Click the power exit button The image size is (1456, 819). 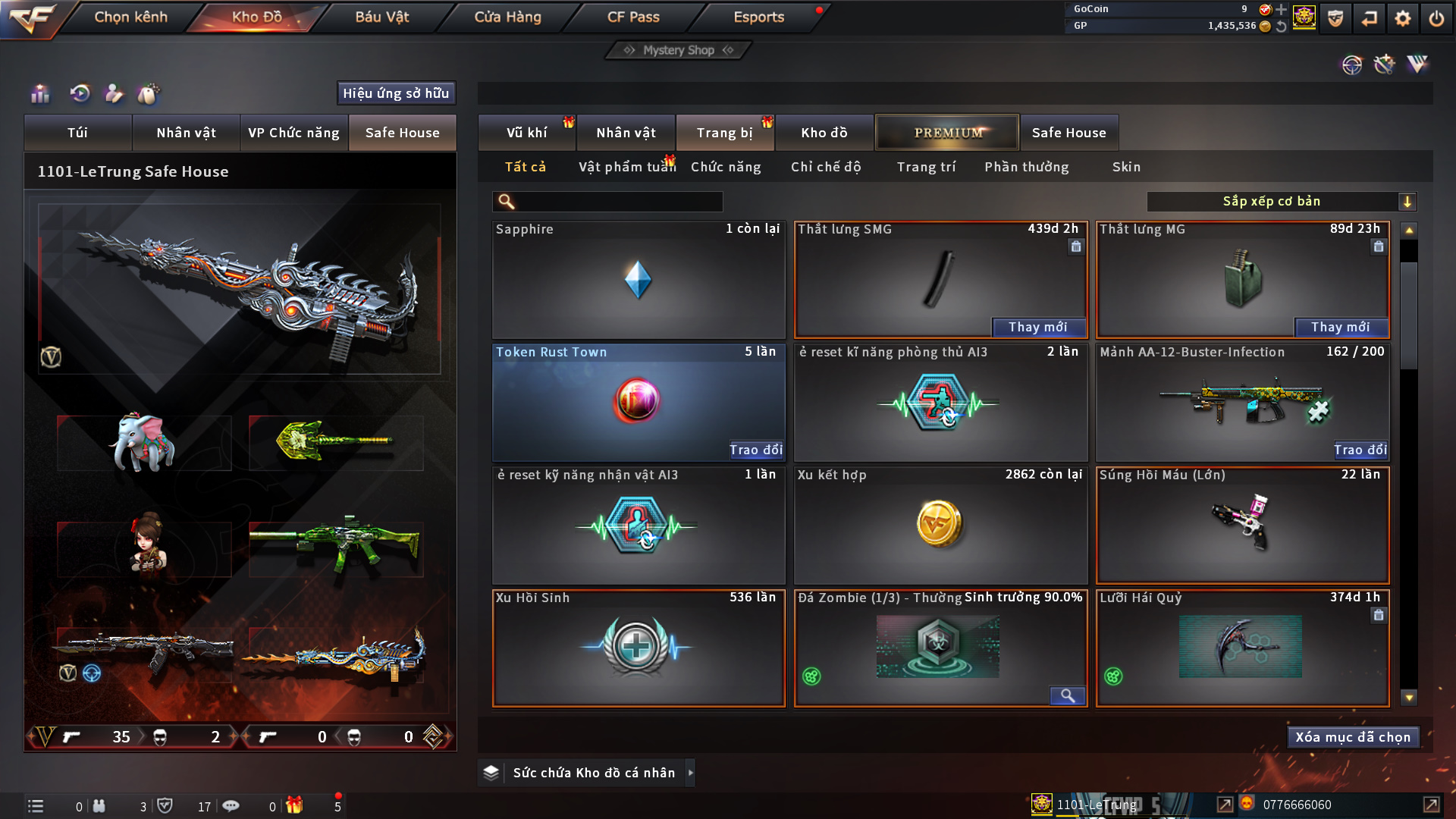[x=1436, y=18]
